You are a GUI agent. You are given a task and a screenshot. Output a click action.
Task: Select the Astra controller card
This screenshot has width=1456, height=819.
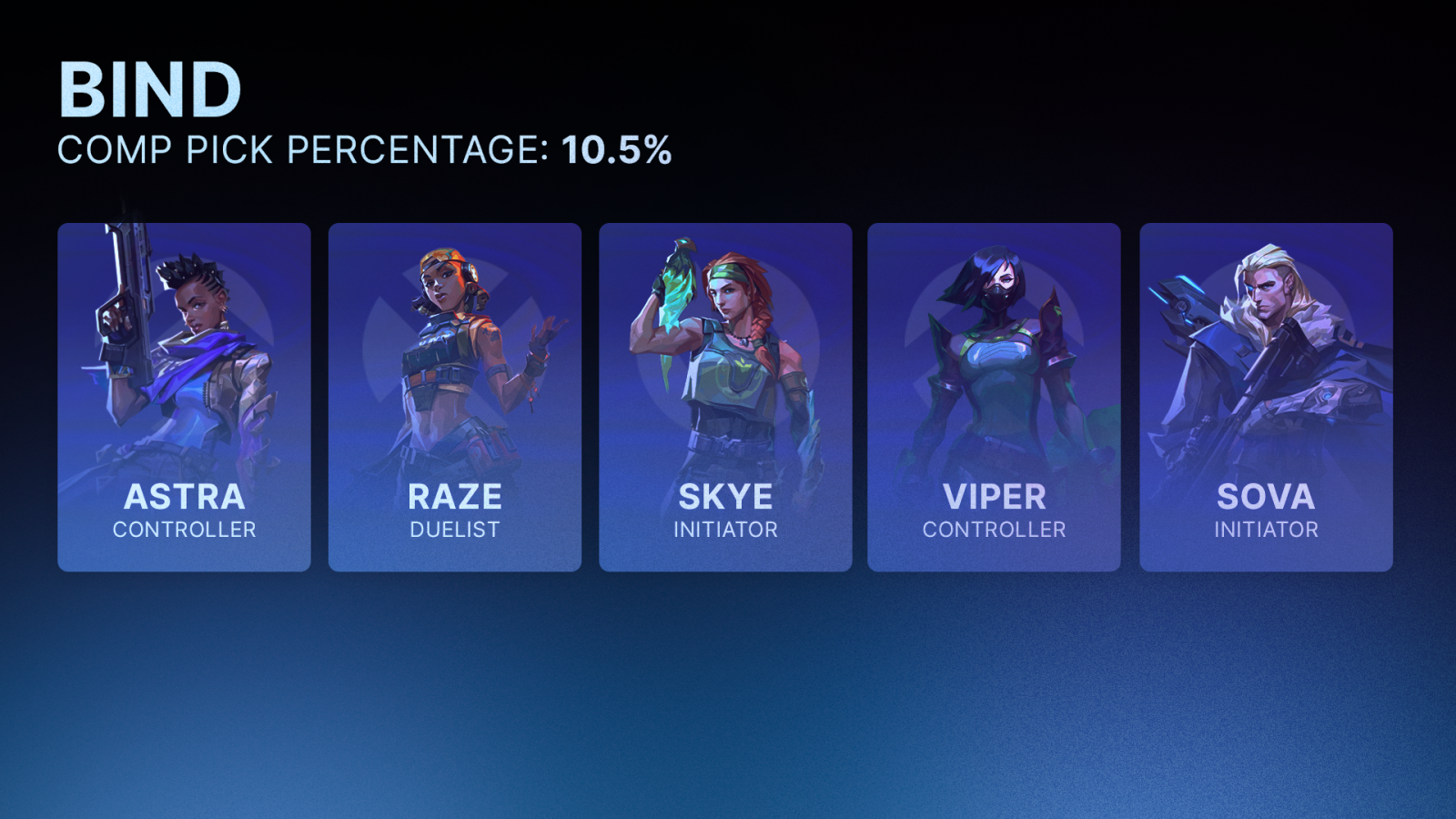(184, 398)
